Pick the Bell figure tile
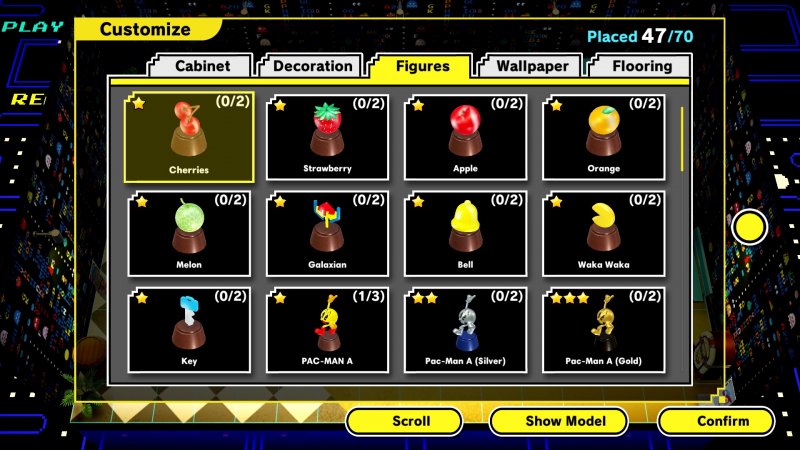800x450 pixels. pos(465,234)
